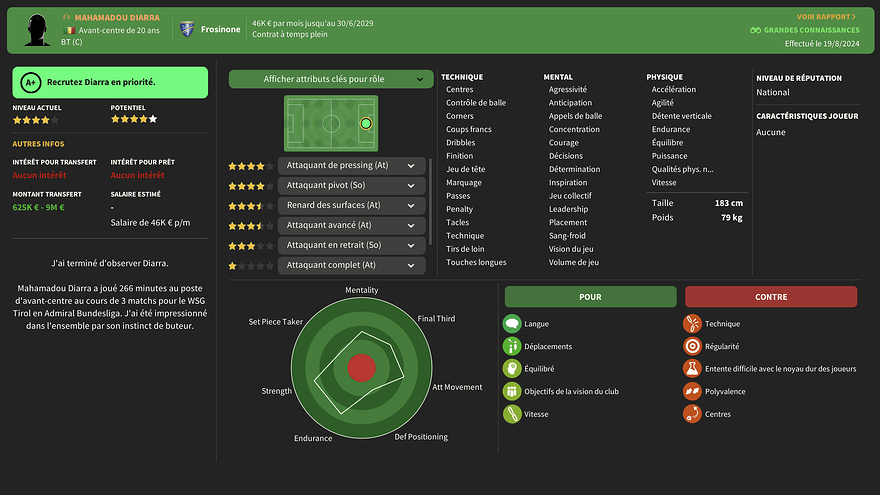This screenshot has height=495, width=880.
Task: Expand Renard des surfaces (At) role
Action: click(410, 206)
